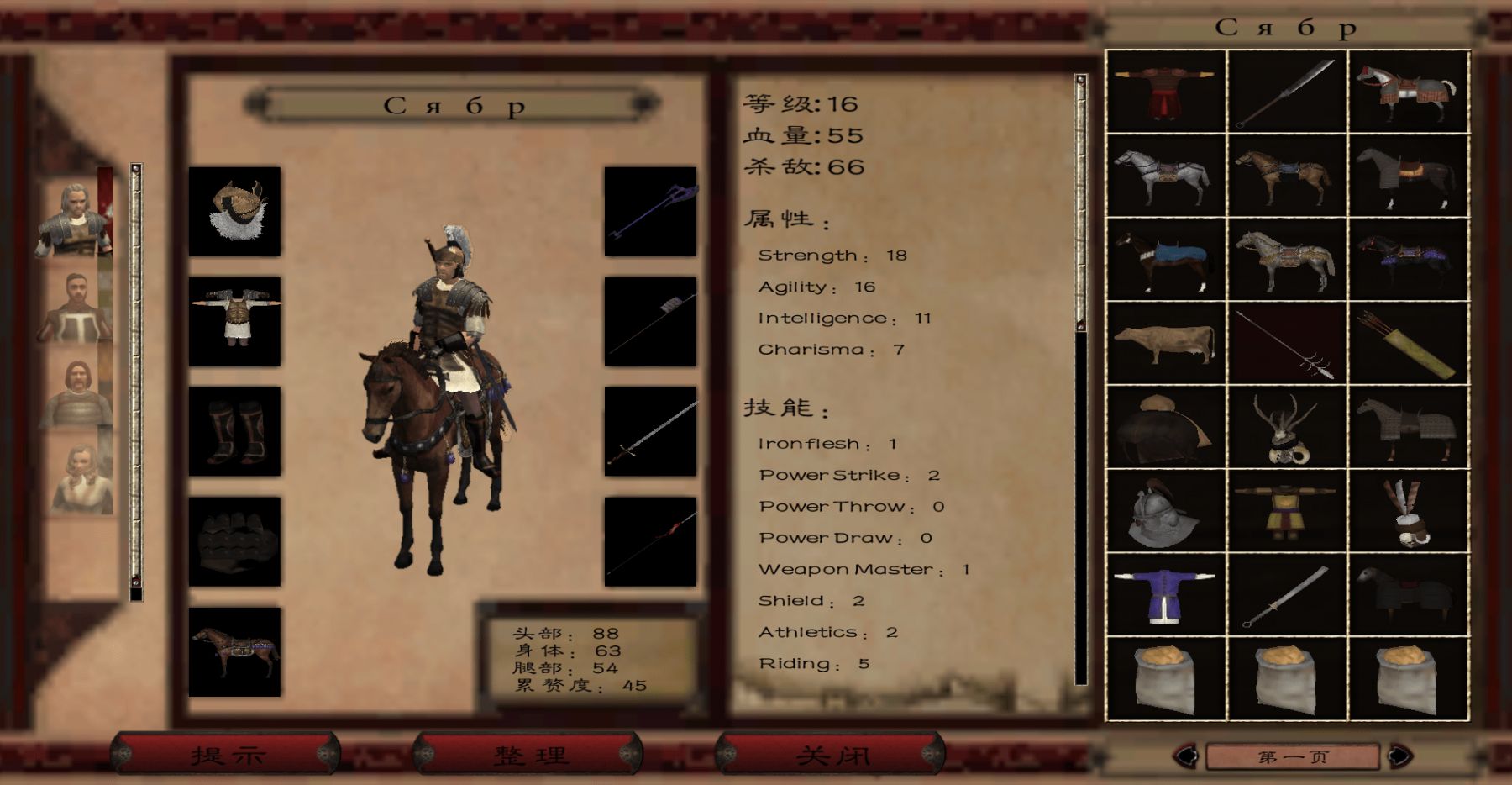Image resolution: width=1512 pixels, height=785 pixels.
Task: Sort inventory with the 整理 button
Action: pyautogui.click(x=529, y=754)
